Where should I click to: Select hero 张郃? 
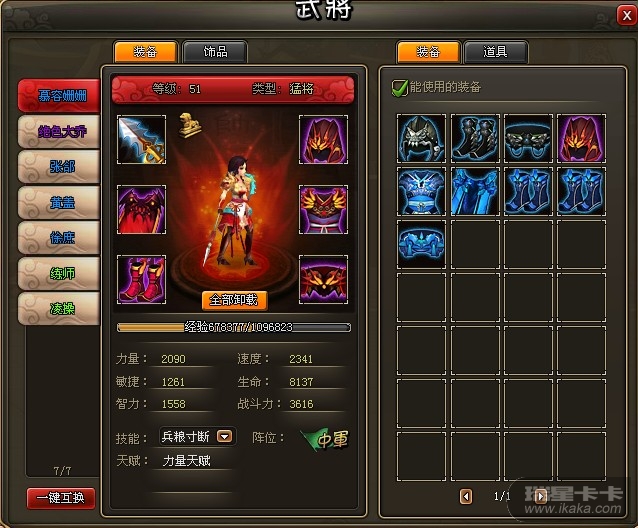point(61,167)
